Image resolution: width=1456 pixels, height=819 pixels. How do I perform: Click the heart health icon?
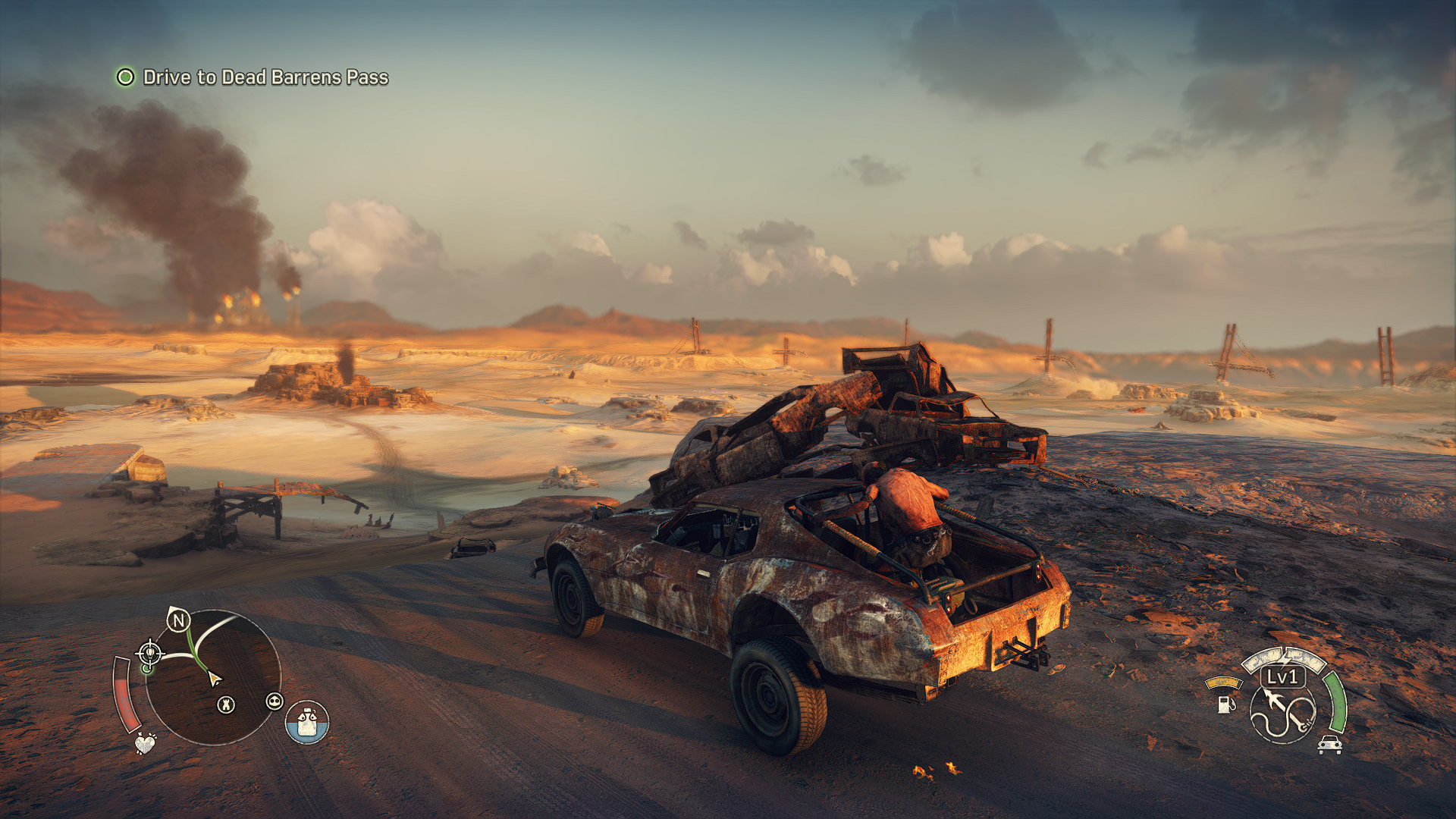tap(145, 743)
